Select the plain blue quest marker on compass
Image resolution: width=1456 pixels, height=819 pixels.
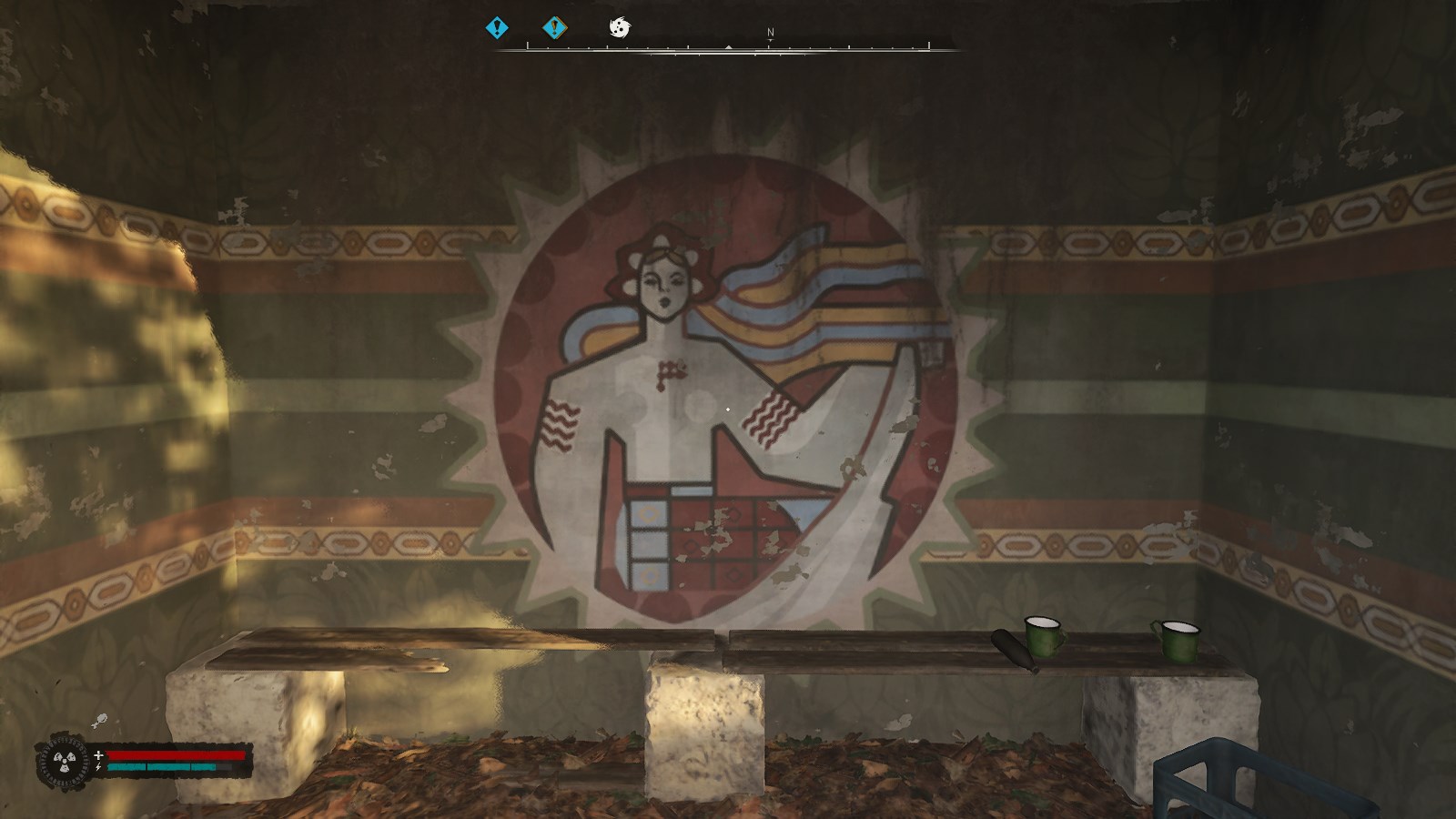tap(496, 28)
